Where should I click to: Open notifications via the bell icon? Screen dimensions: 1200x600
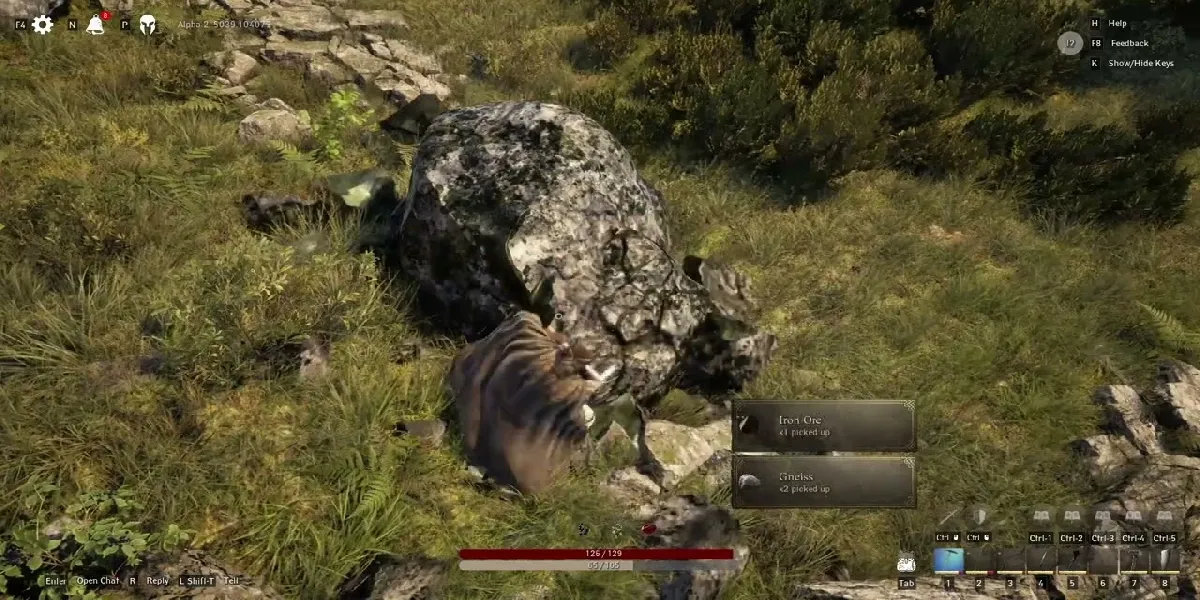[x=96, y=25]
